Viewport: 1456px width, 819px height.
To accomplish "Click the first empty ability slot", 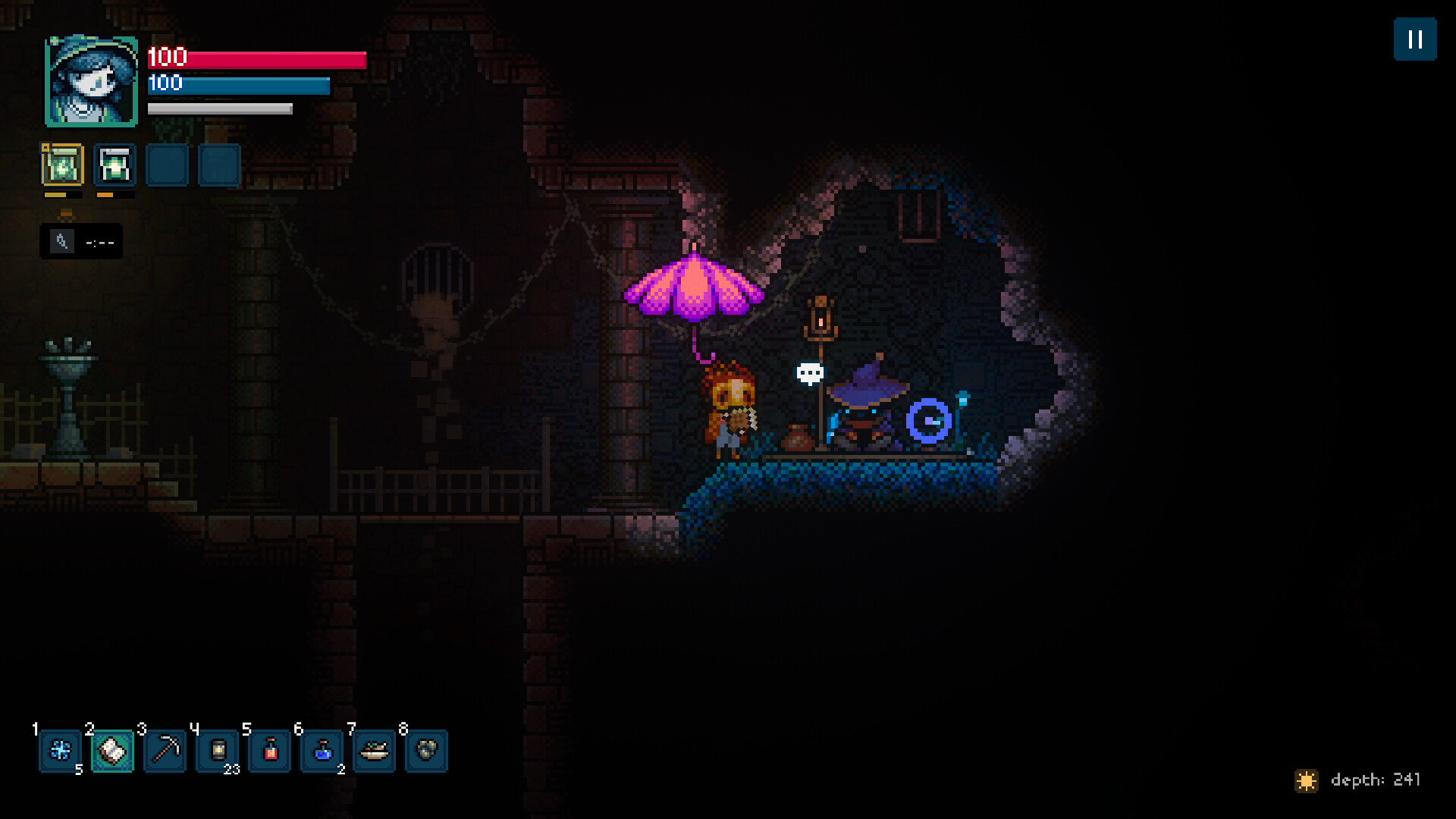I will click(168, 165).
